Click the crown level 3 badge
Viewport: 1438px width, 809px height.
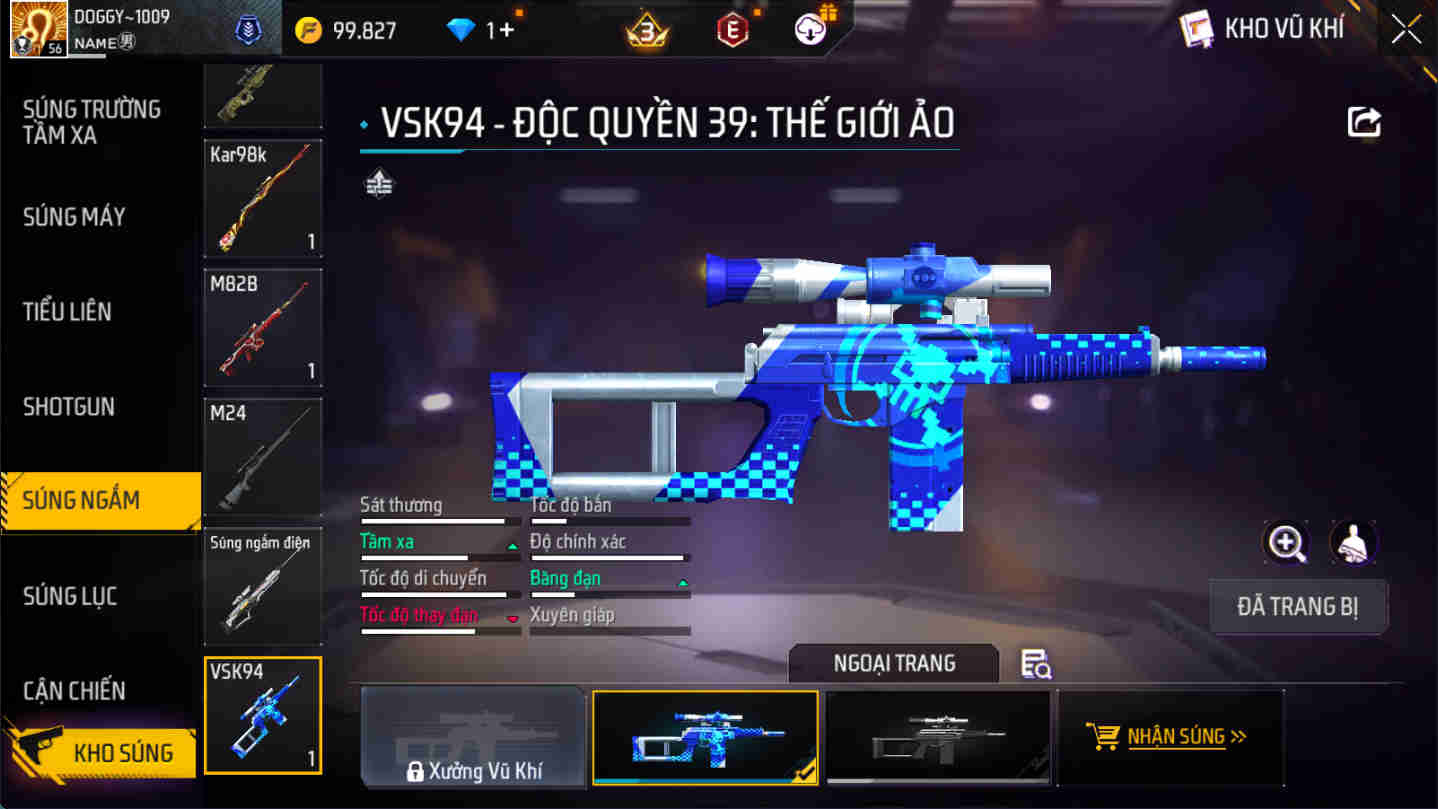[648, 30]
